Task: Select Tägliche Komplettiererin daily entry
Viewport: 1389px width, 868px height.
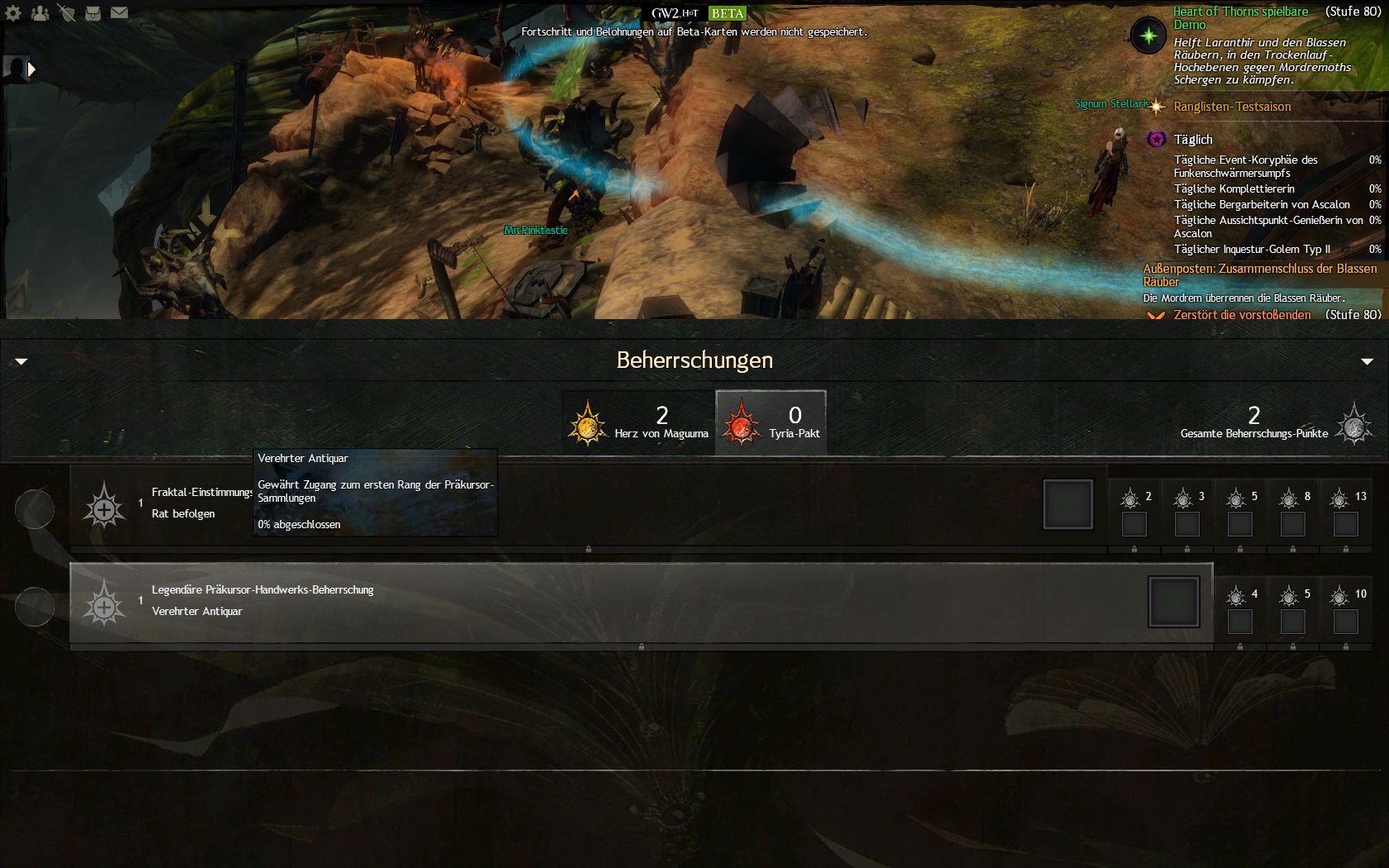Action: [x=1234, y=188]
